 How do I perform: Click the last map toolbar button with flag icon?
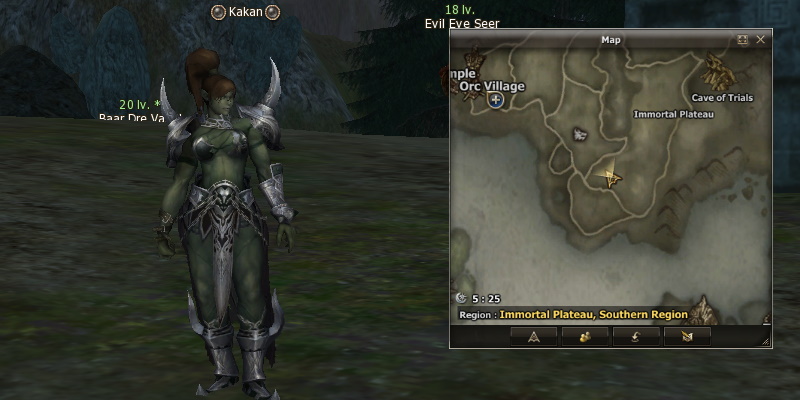pyautogui.click(x=686, y=336)
